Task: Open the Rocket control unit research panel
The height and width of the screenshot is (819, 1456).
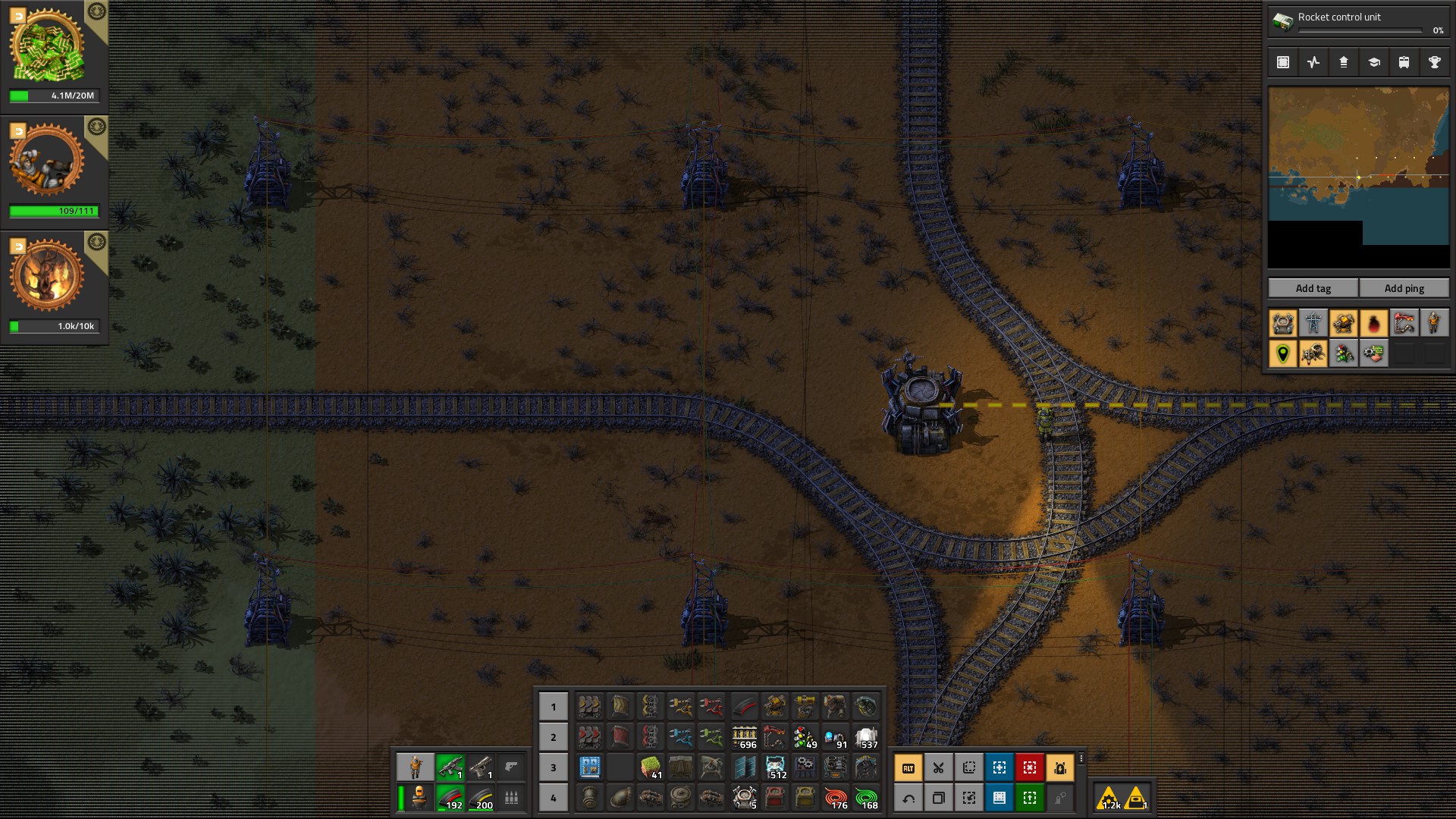Action: tap(1357, 21)
